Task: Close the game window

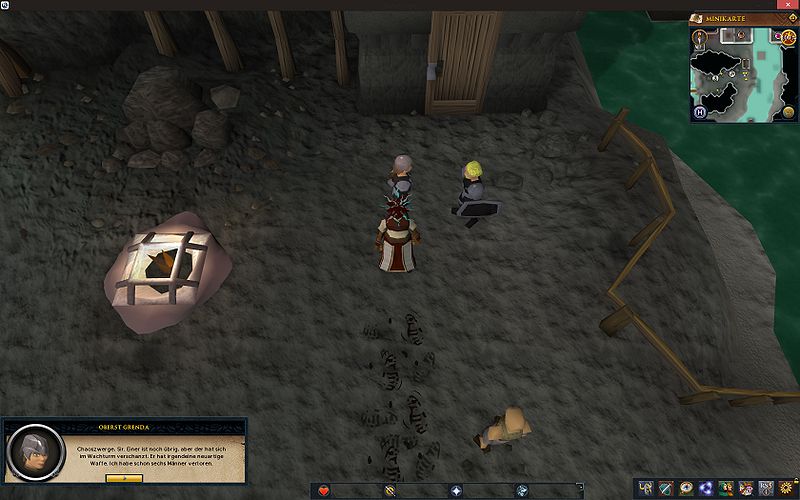Action: (792, 5)
